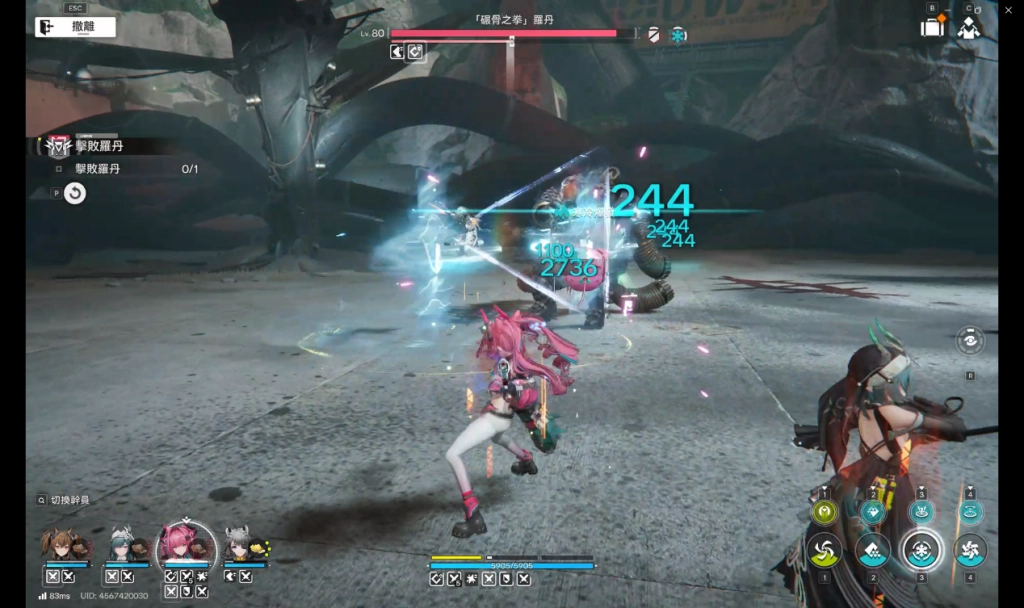This screenshot has width=1024, height=608.
Task: Trigger the small green ultimate icon
Action: tap(825, 512)
